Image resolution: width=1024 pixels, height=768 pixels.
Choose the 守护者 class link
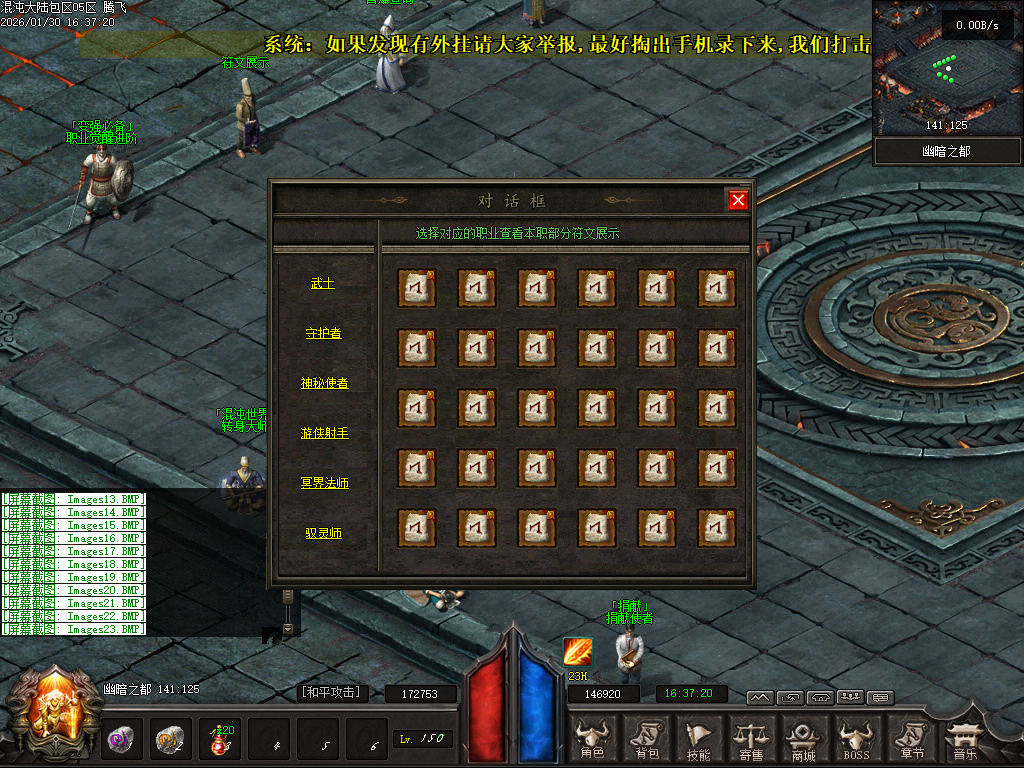322,333
